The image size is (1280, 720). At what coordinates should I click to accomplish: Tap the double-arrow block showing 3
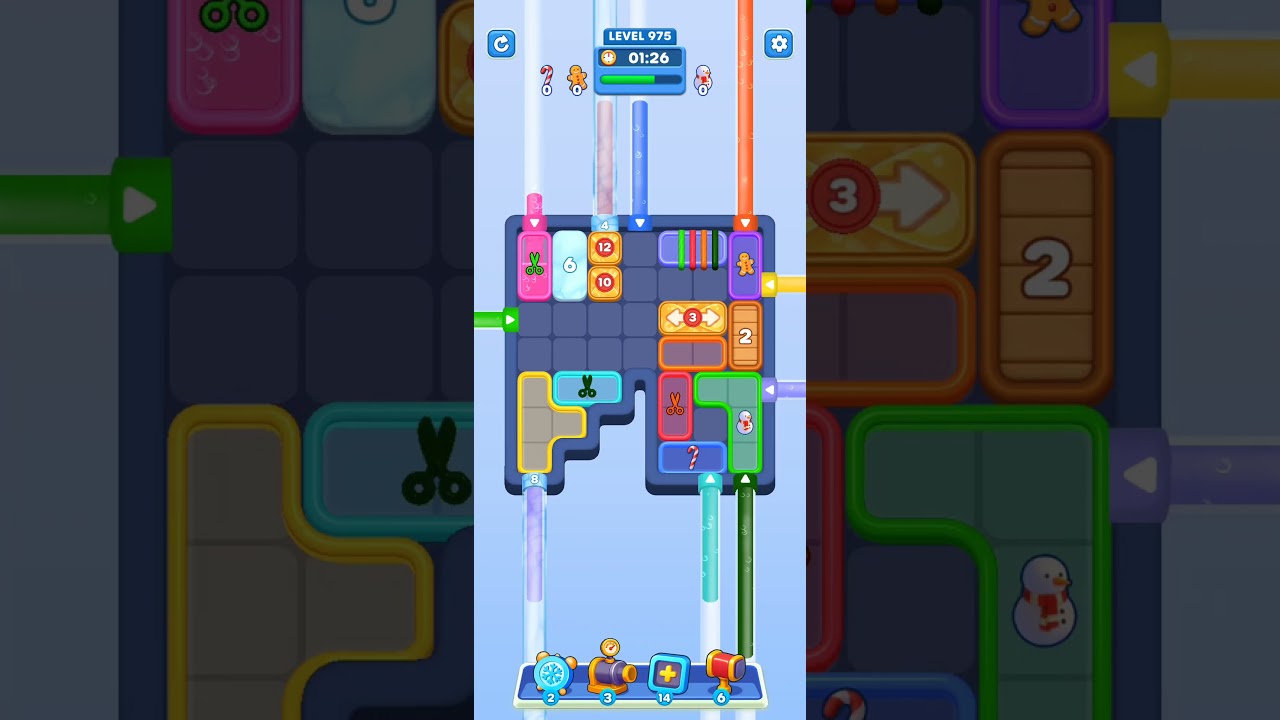(x=693, y=318)
